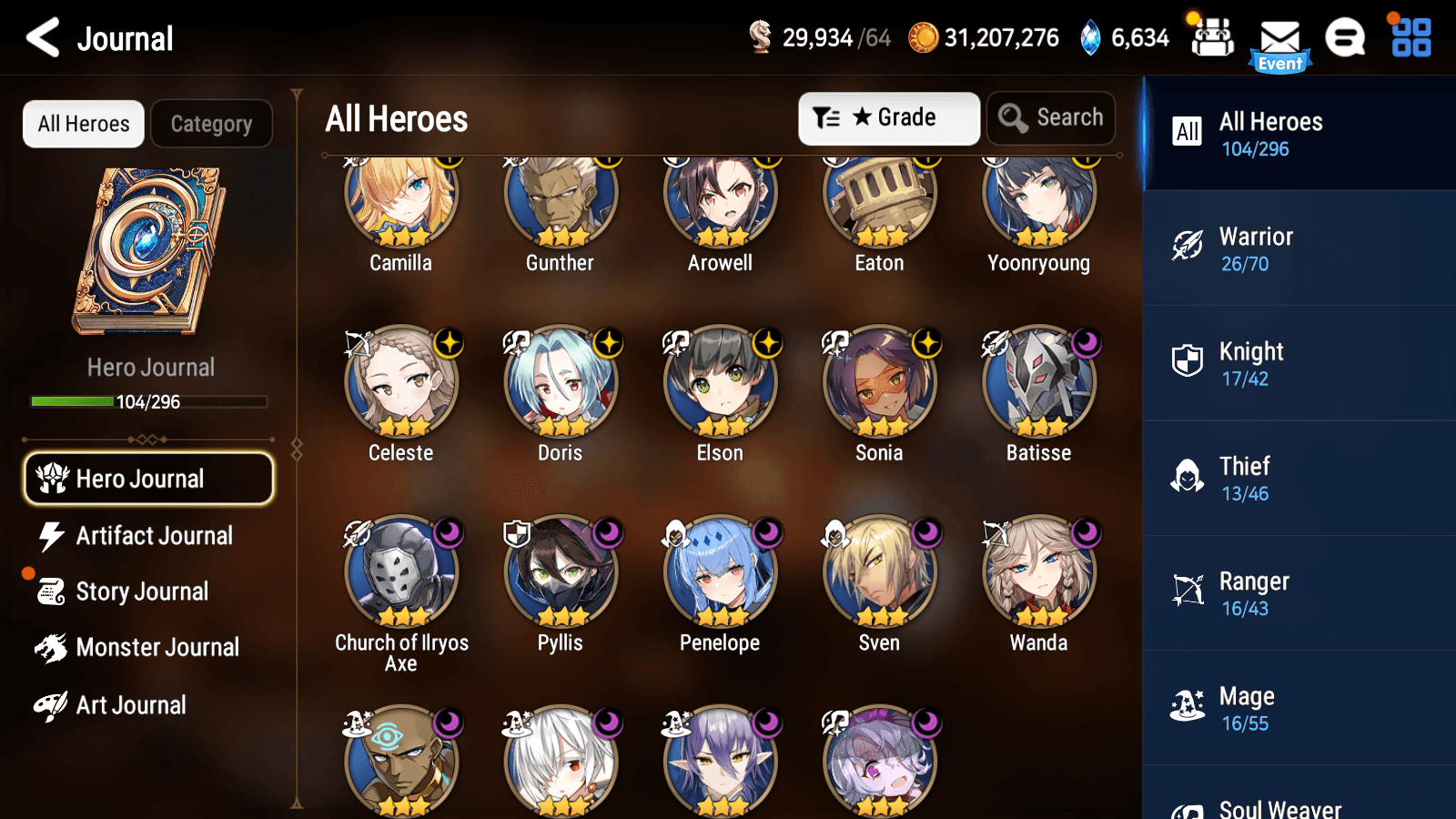
Task: Open the mail inbox with Event badge
Action: (1281, 38)
